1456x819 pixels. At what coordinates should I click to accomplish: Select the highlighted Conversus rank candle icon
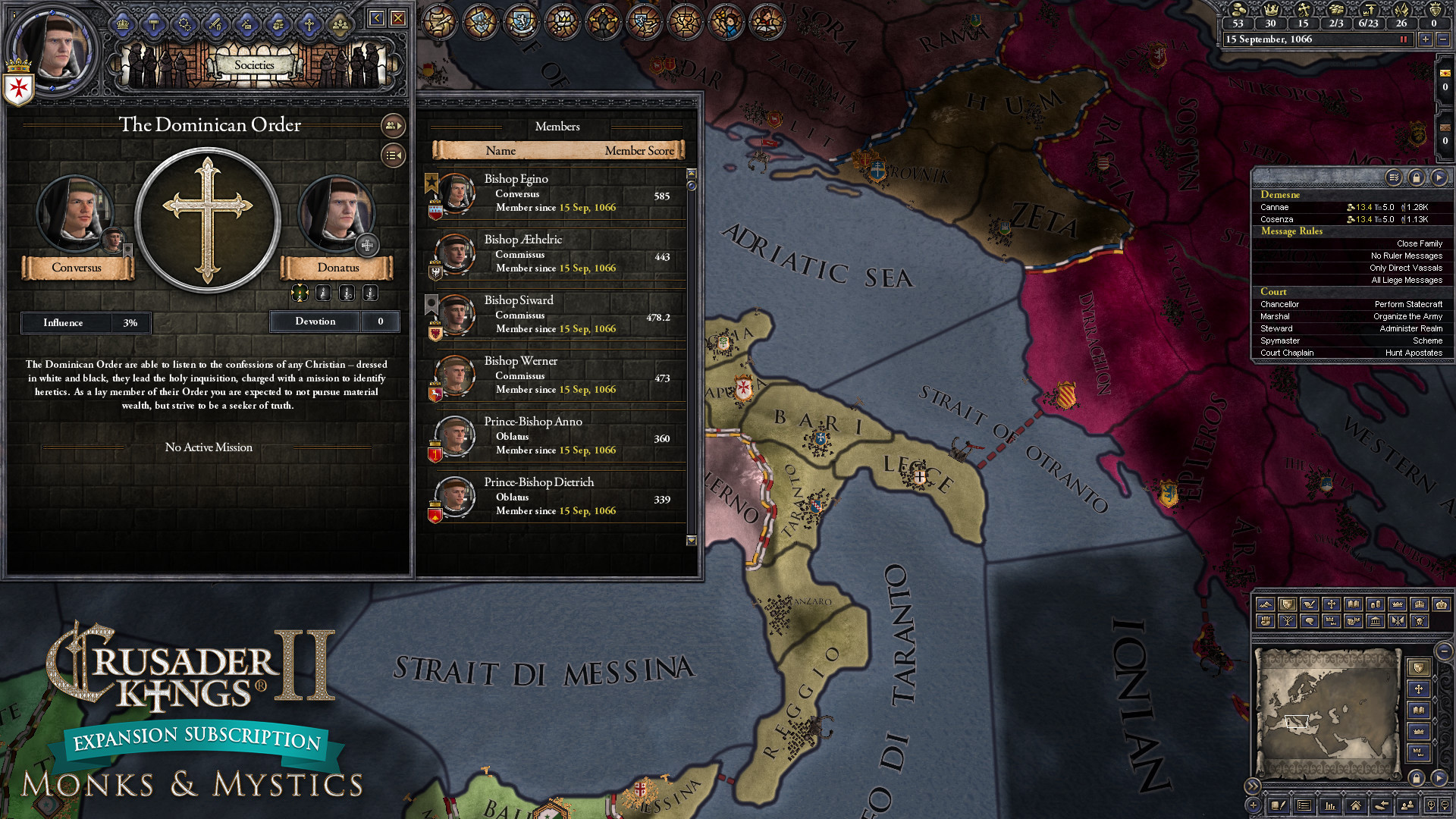tap(299, 293)
